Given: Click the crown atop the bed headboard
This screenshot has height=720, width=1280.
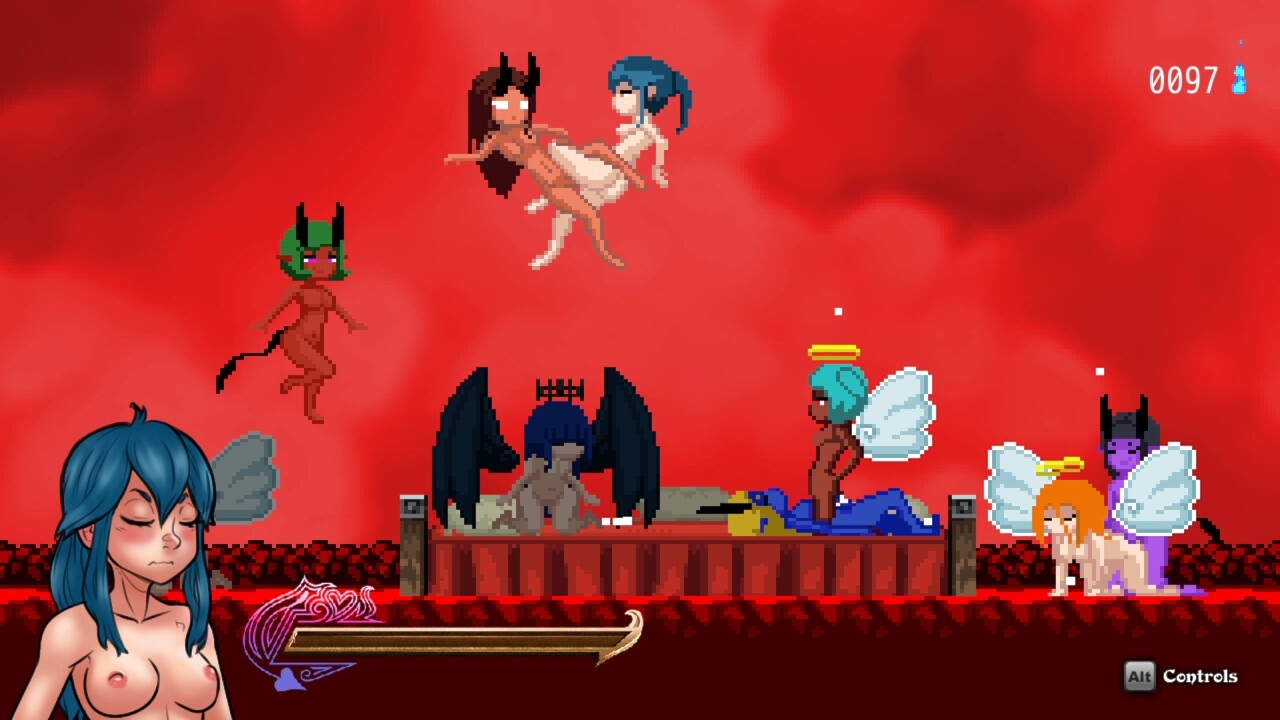Looking at the screenshot, I should point(560,388).
